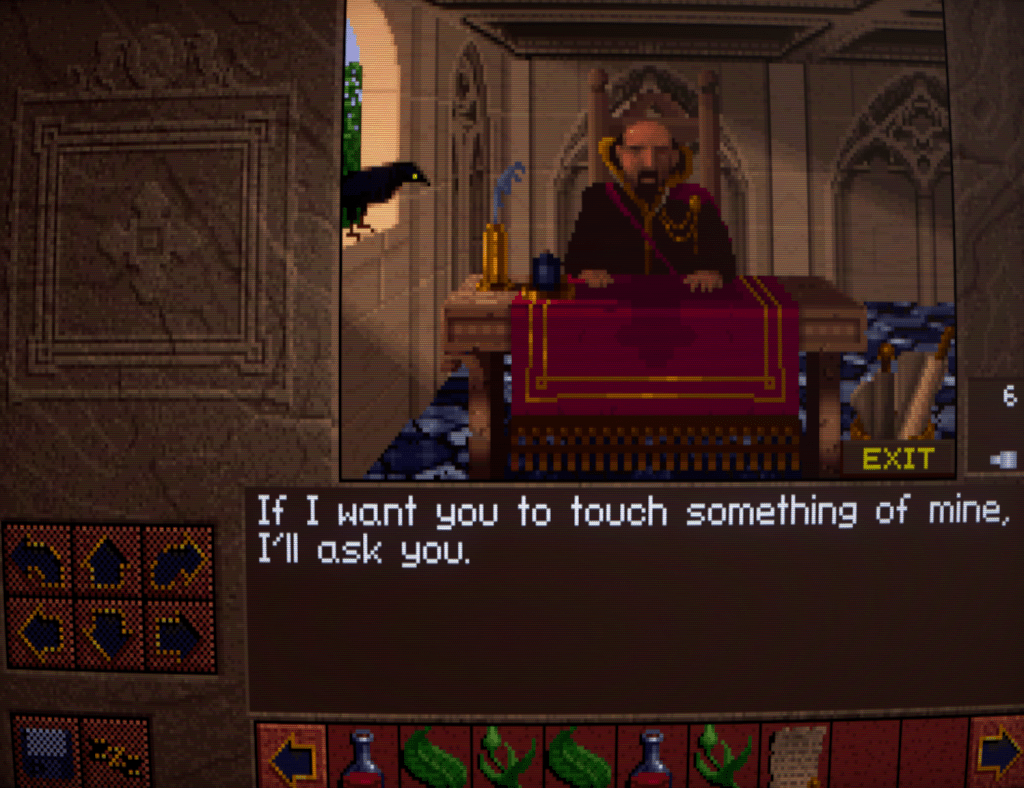1024x788 pixels.
Task: Turn left with the curved arrow
Action: click(x=40, y=562)
